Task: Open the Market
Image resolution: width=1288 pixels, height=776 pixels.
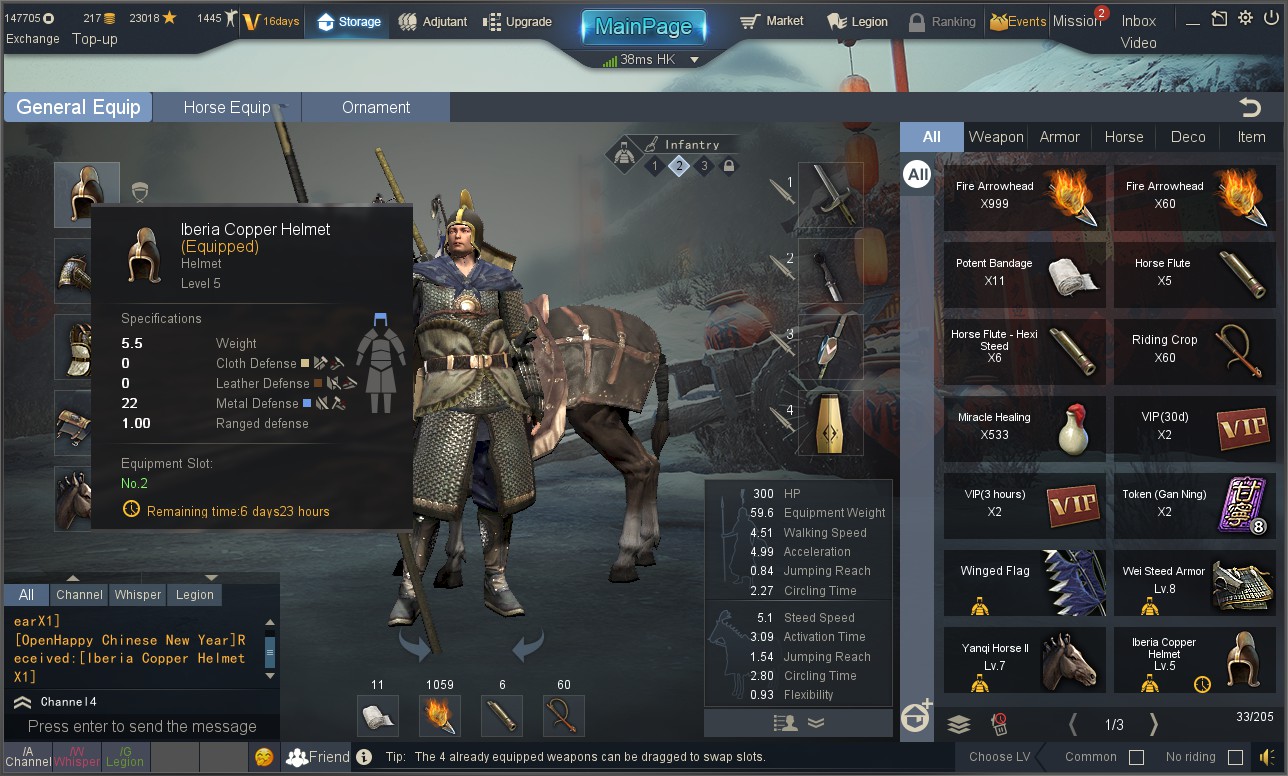Action: click(772, 21)
